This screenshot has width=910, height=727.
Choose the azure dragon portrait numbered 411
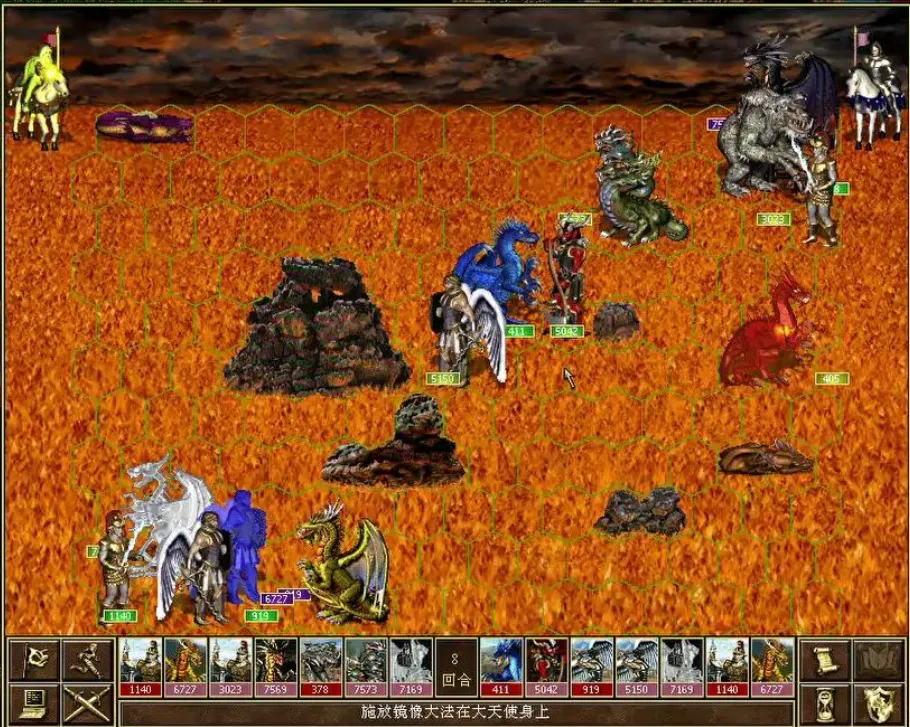click(501, 664)
